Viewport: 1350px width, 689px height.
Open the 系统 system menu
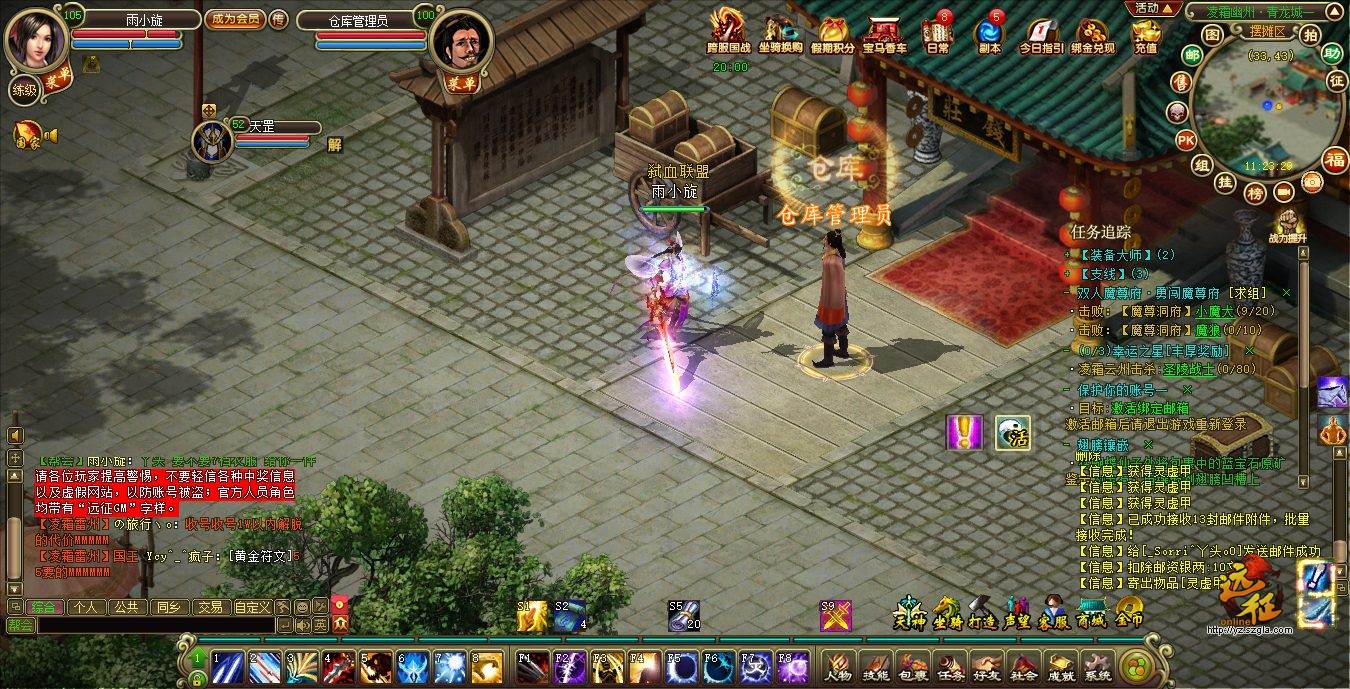pyautogui.click(x=1097, y=666)
